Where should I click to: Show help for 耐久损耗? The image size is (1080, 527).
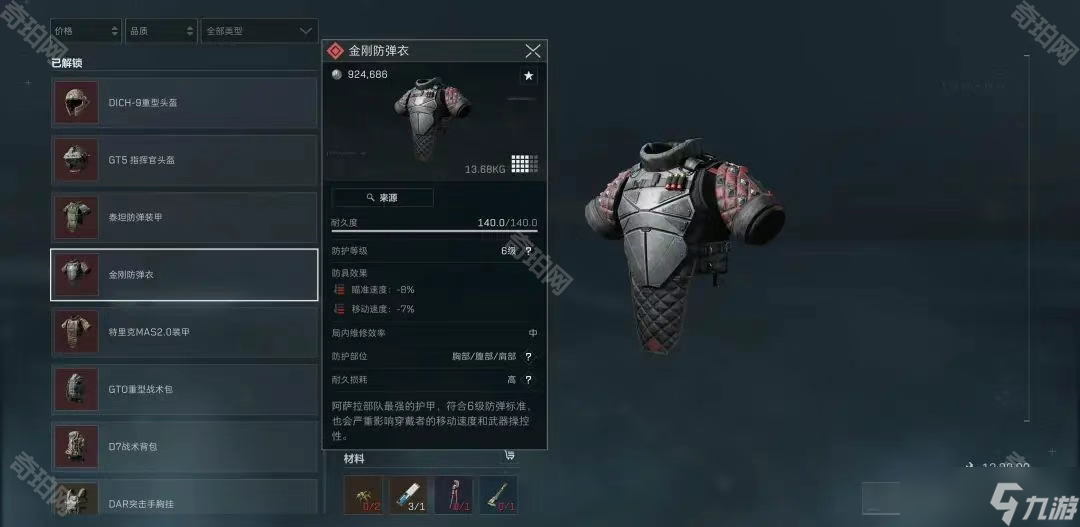(x=528, y=380)
